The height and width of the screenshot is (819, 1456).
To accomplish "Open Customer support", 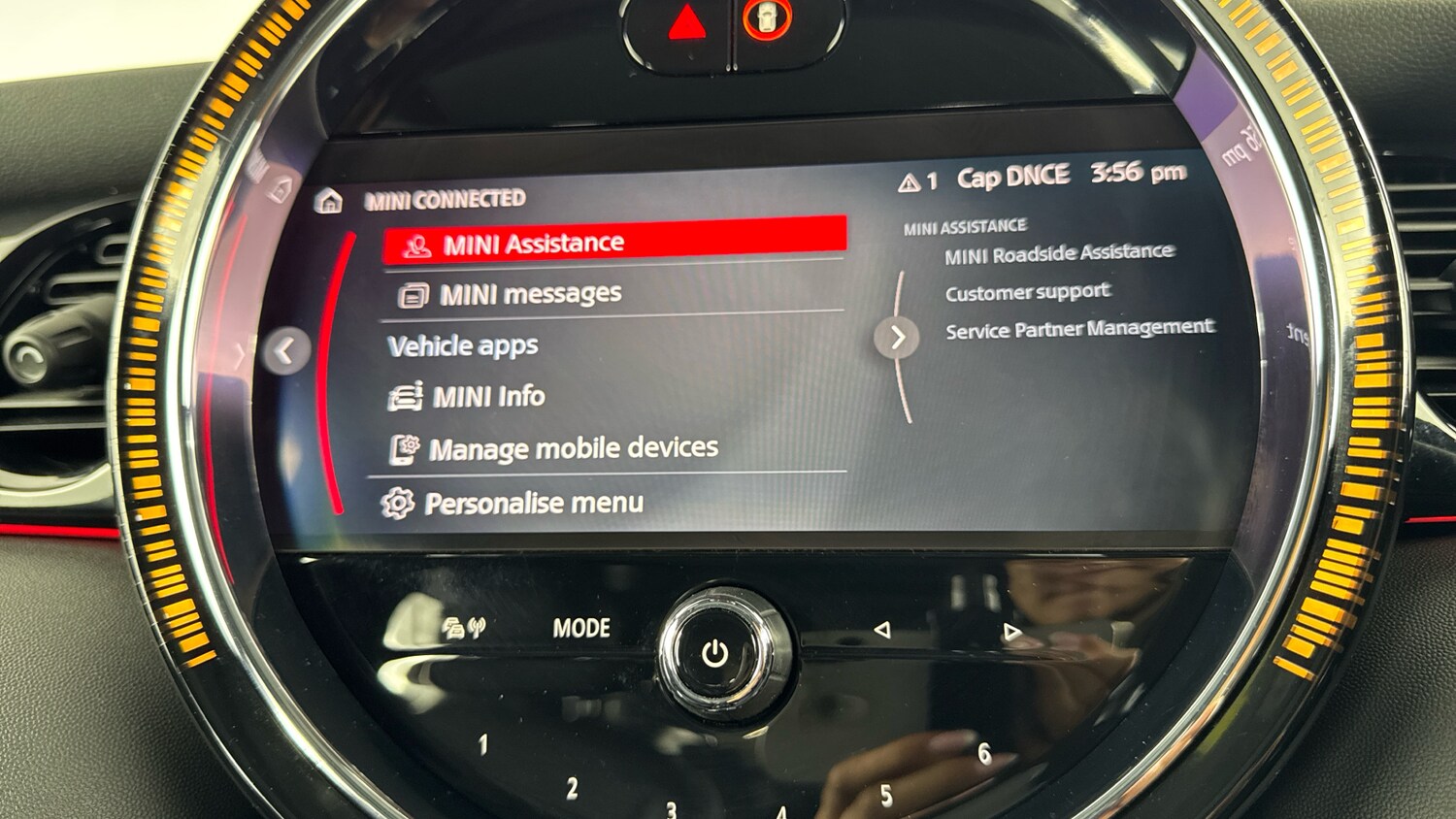I will [1027, 291].
